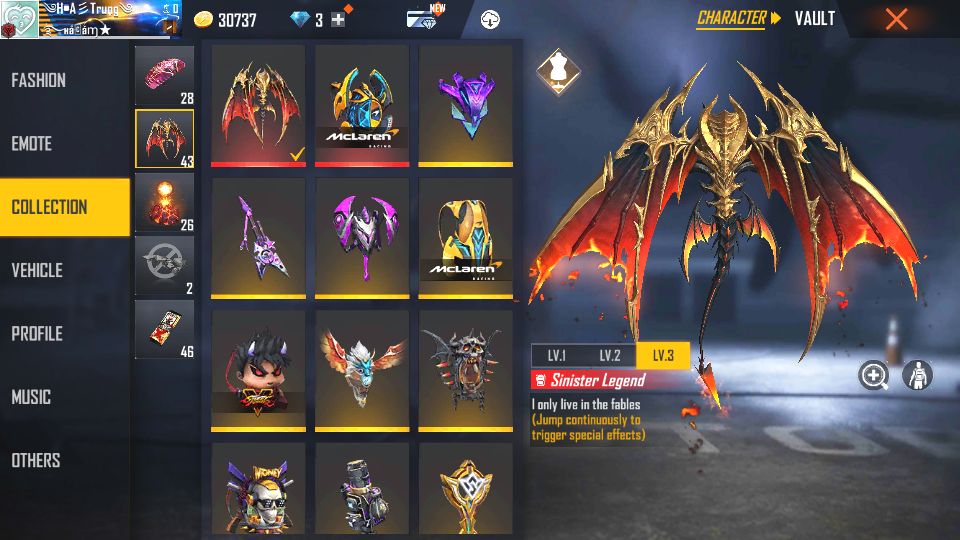The width and height of the screenshot is (960, 540).
Task: Click the magnifier zoom preview icon
Action: click(874, 376)
